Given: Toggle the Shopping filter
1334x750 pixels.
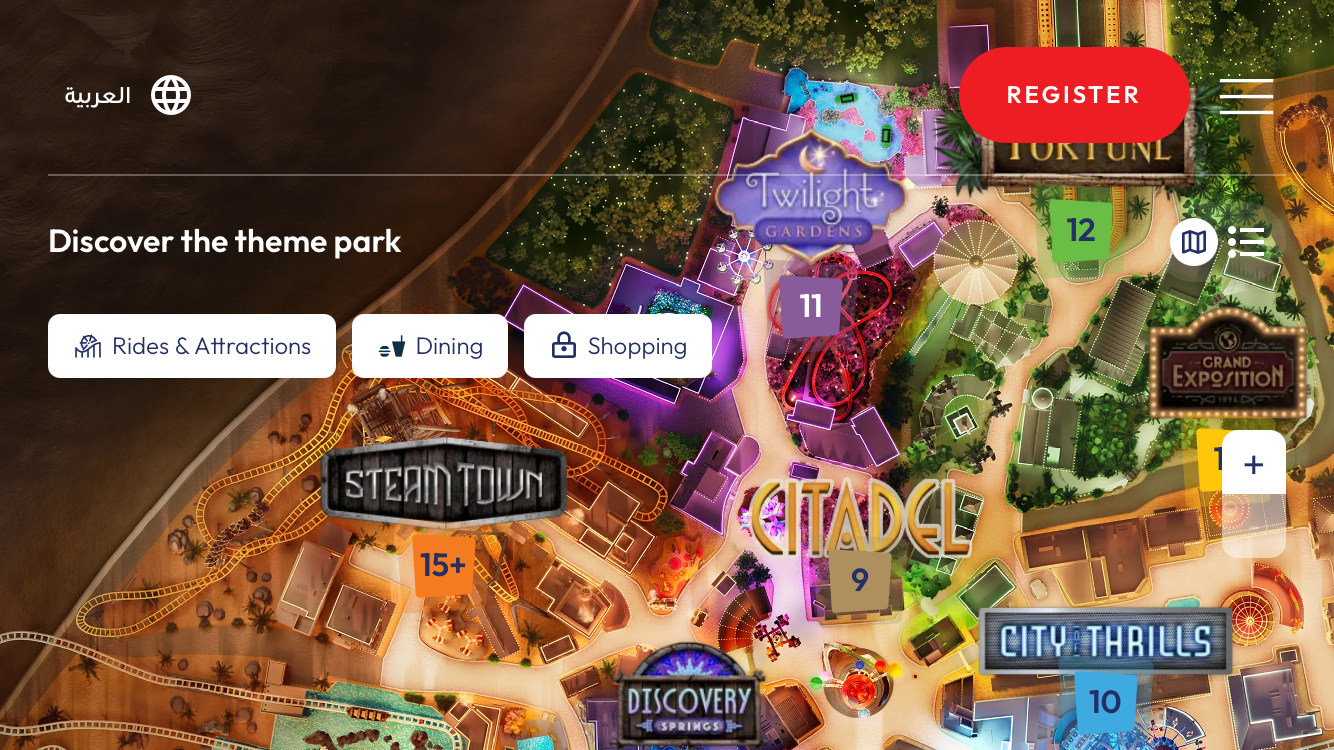Looking at the screenshot, I should click(x=618, y=346).
